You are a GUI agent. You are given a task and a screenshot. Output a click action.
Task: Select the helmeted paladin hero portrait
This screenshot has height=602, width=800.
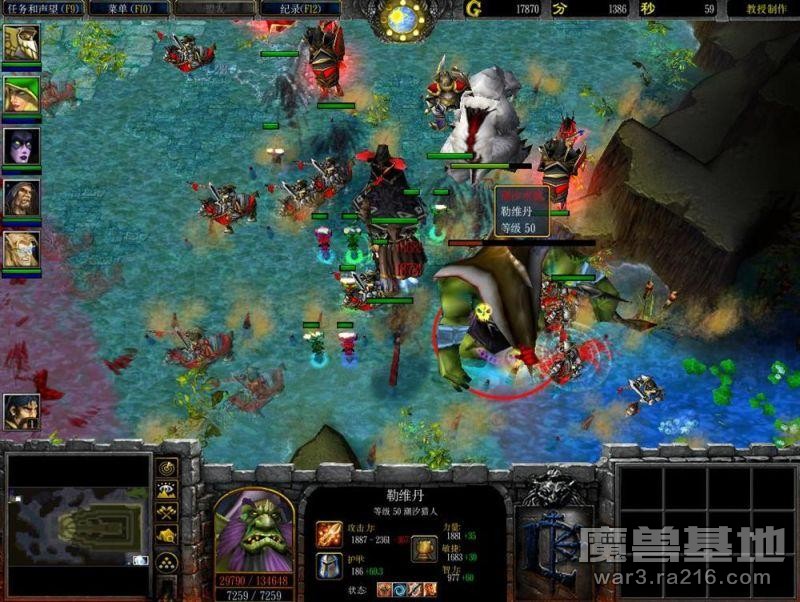click(21, 43)
